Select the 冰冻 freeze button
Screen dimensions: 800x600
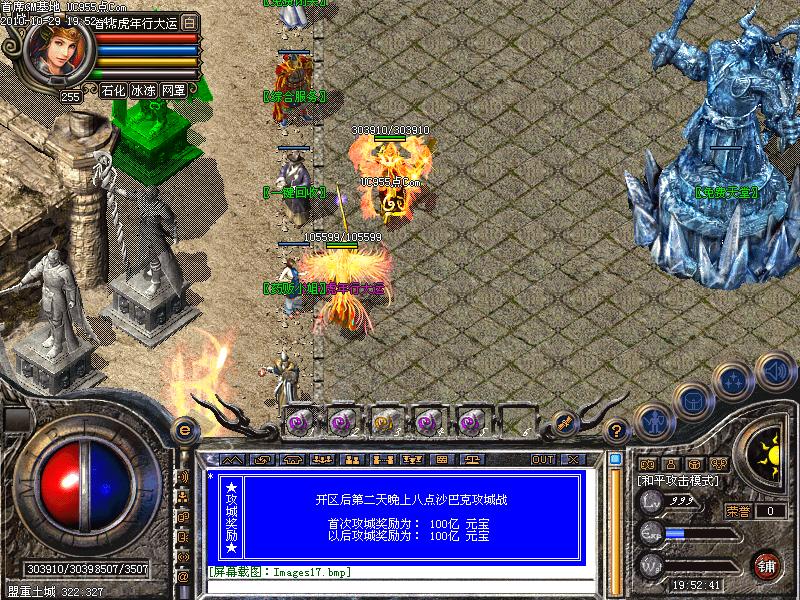pos(143,90)
